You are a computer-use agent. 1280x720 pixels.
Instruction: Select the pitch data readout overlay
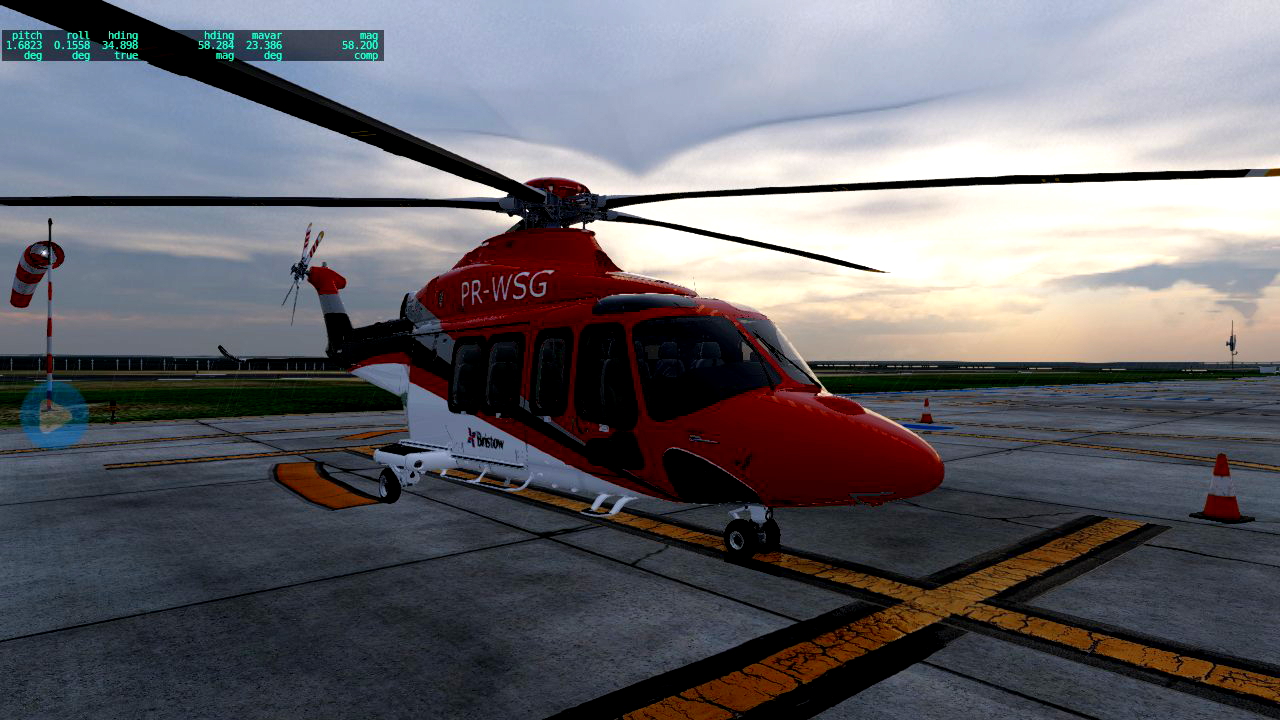[x=24, y=43]
